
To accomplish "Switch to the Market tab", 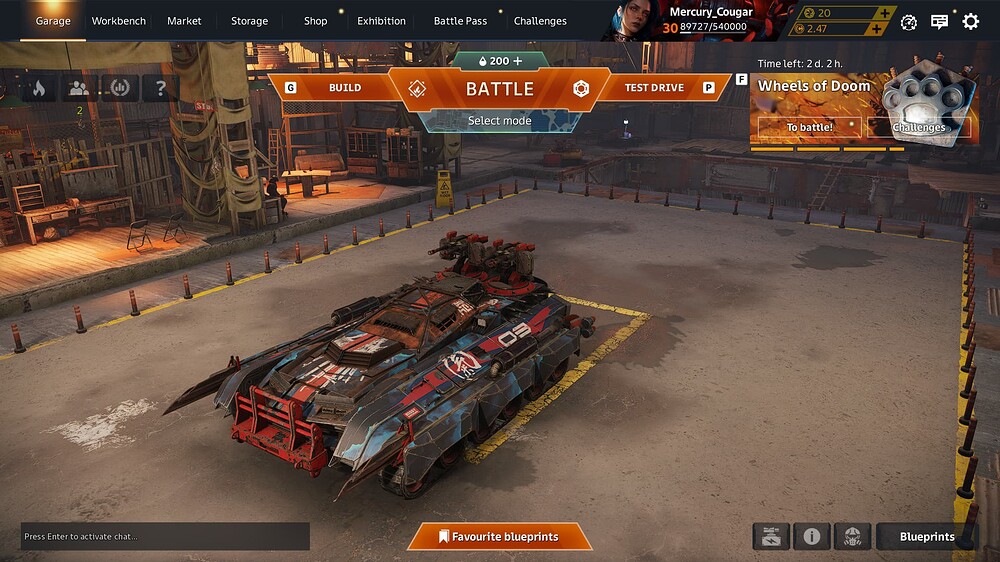I will 184,21.
